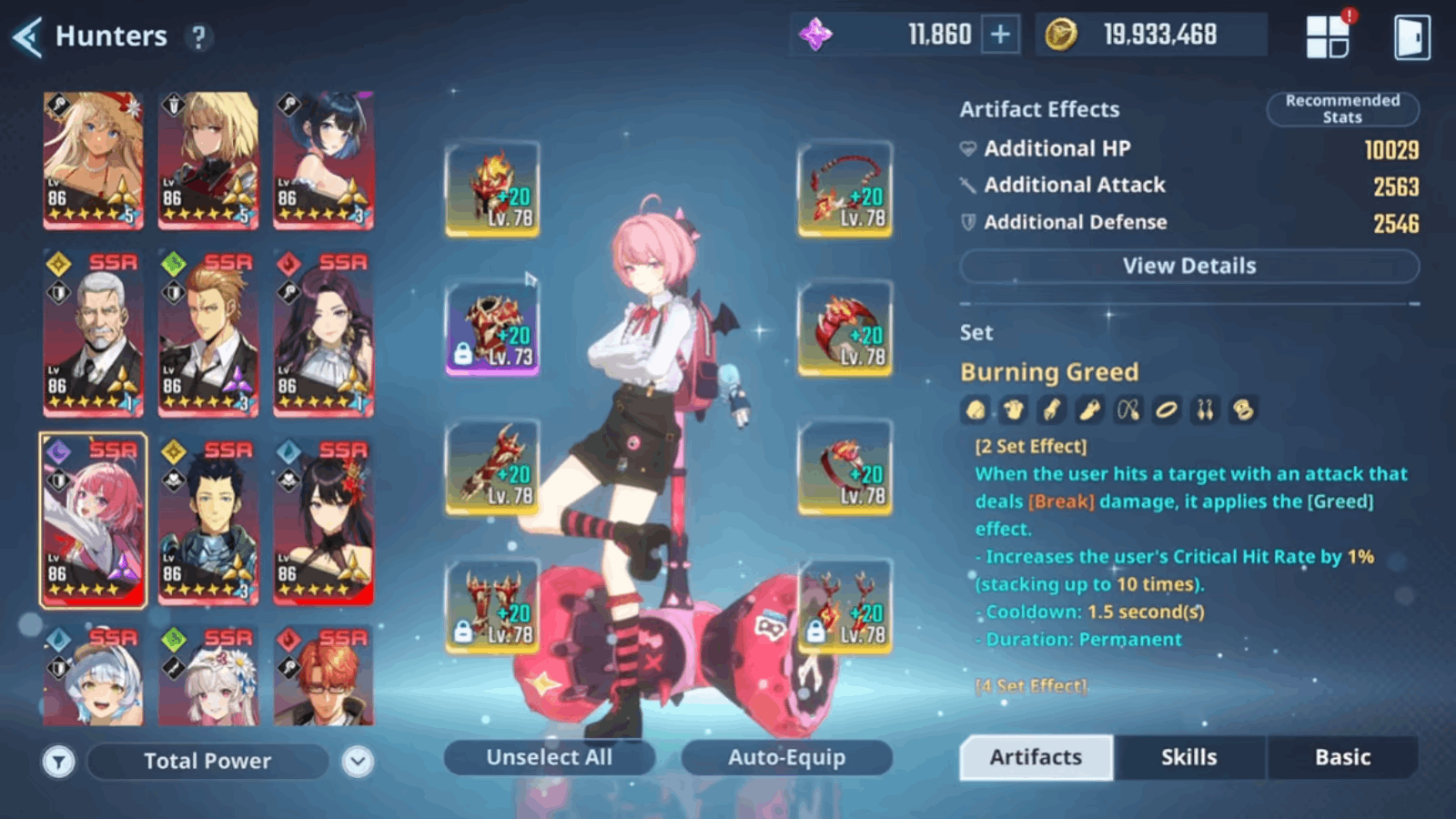Unselect All artifacts
1456x819 pixels.
coord(549,757)
